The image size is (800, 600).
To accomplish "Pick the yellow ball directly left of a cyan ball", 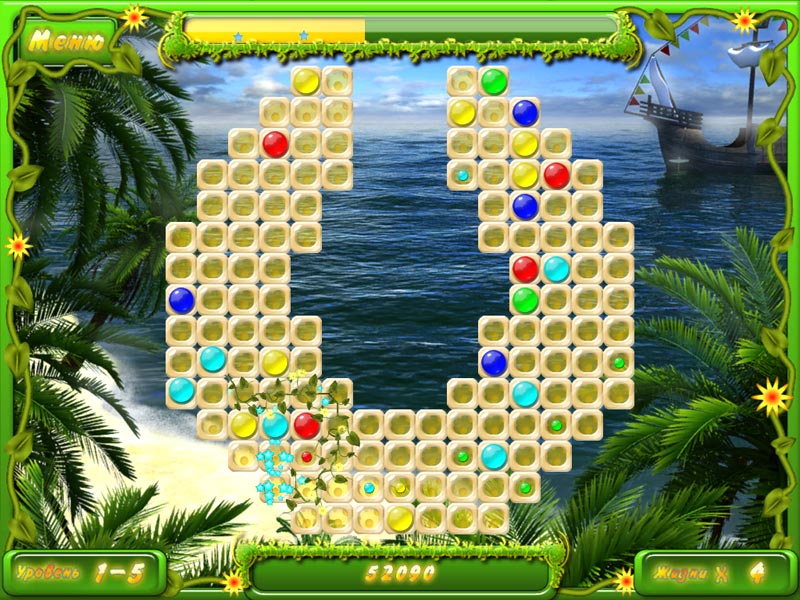I will tap(244, 425).
